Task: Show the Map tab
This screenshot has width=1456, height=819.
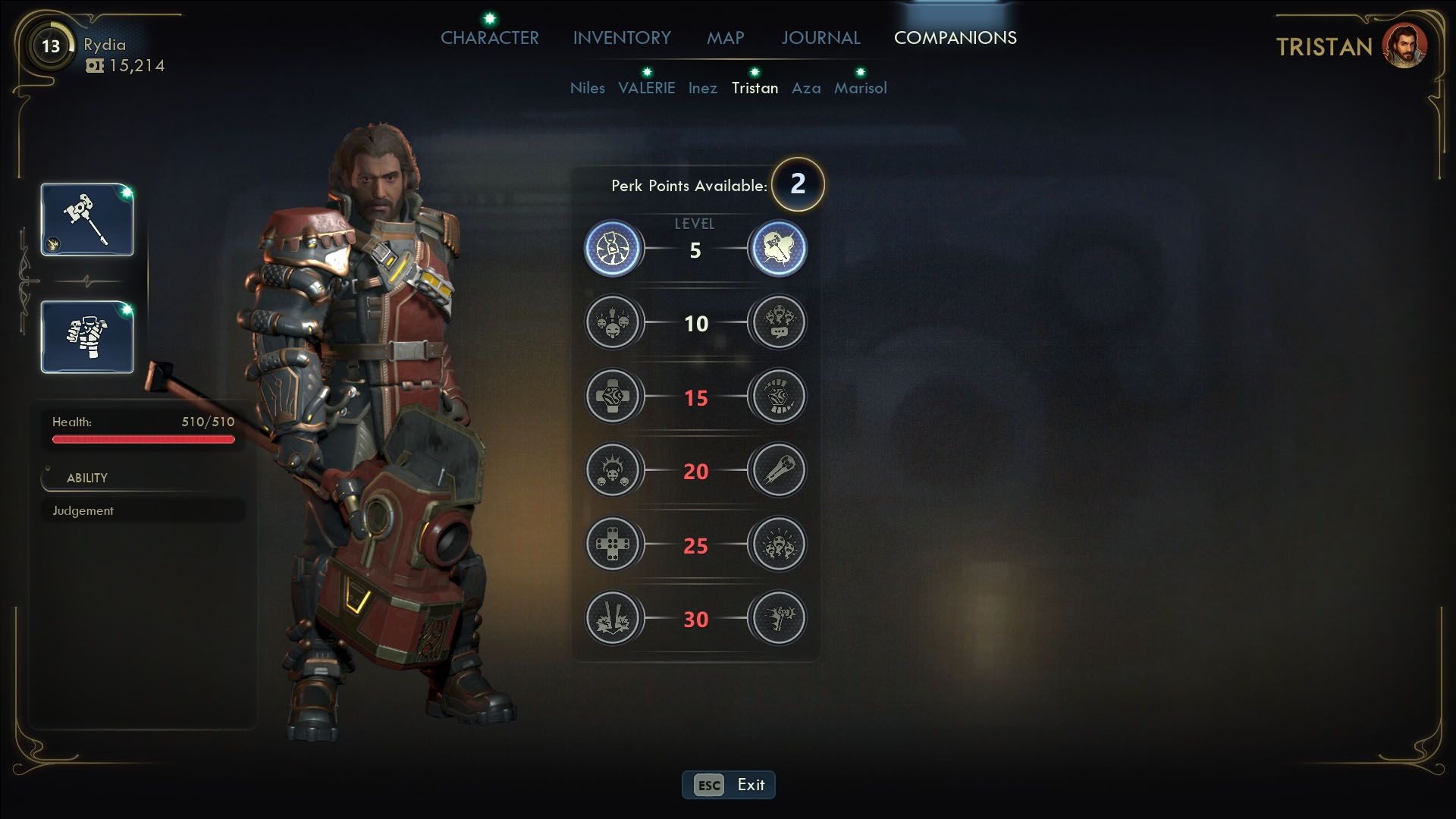Action: [x=725, y=38]
